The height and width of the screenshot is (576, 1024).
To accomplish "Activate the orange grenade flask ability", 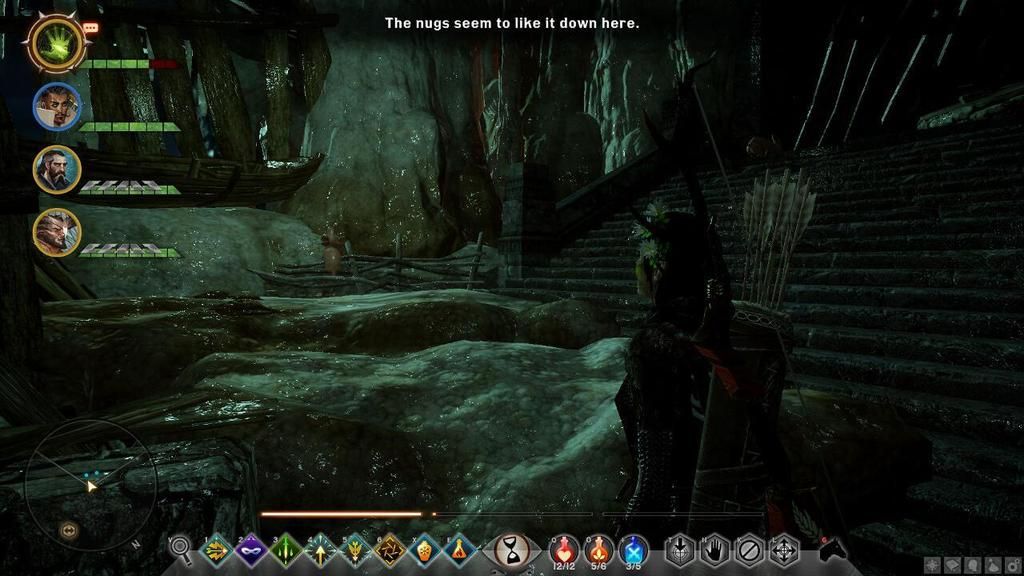I will click(425, 549).
